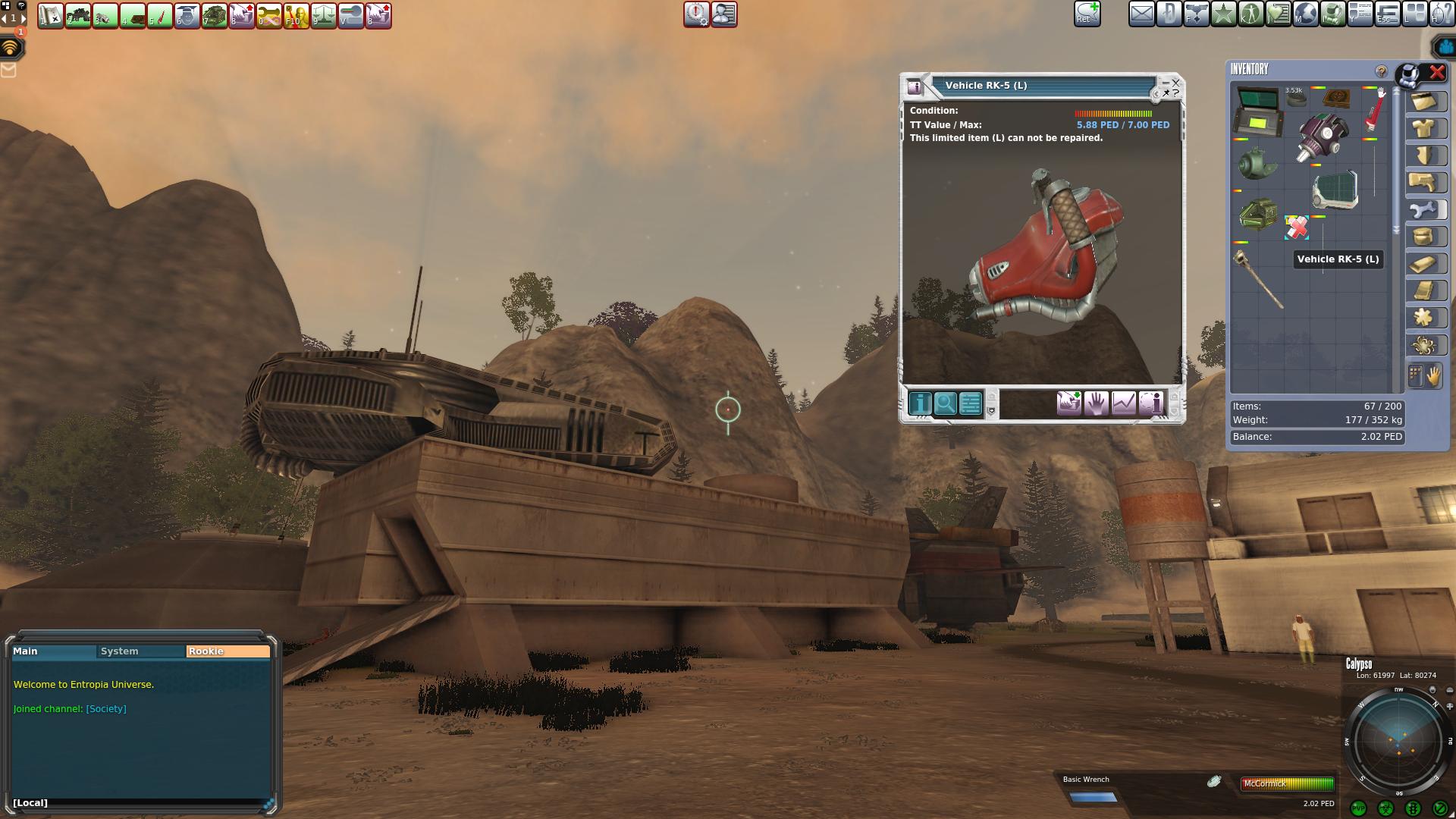Click the open-hand button in item info
This screenshot has height=819, width=1456.
(1096, 403)
